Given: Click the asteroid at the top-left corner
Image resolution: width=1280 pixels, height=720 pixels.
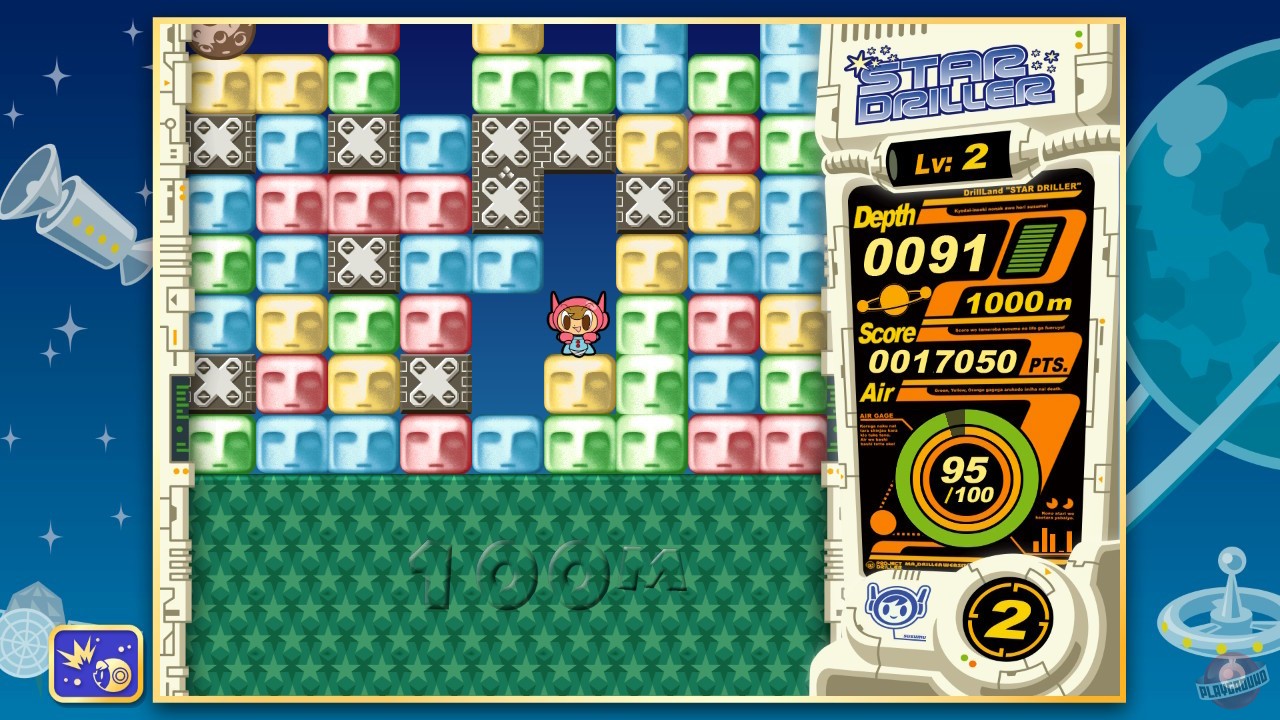Looking at the screenshot, I should pyautogui.click(x=222, y=40).
